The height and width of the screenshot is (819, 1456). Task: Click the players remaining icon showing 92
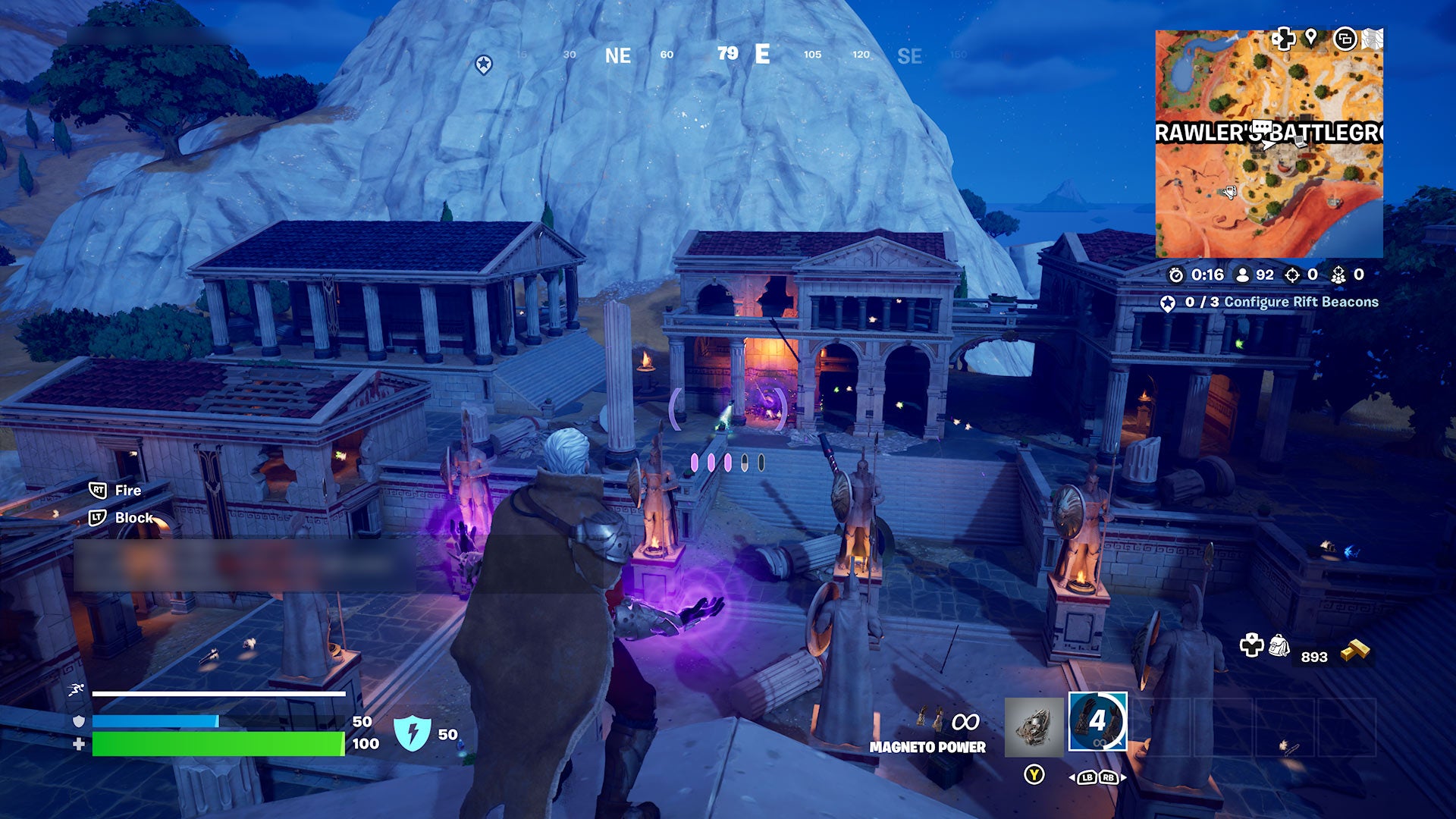(1243, 275)
